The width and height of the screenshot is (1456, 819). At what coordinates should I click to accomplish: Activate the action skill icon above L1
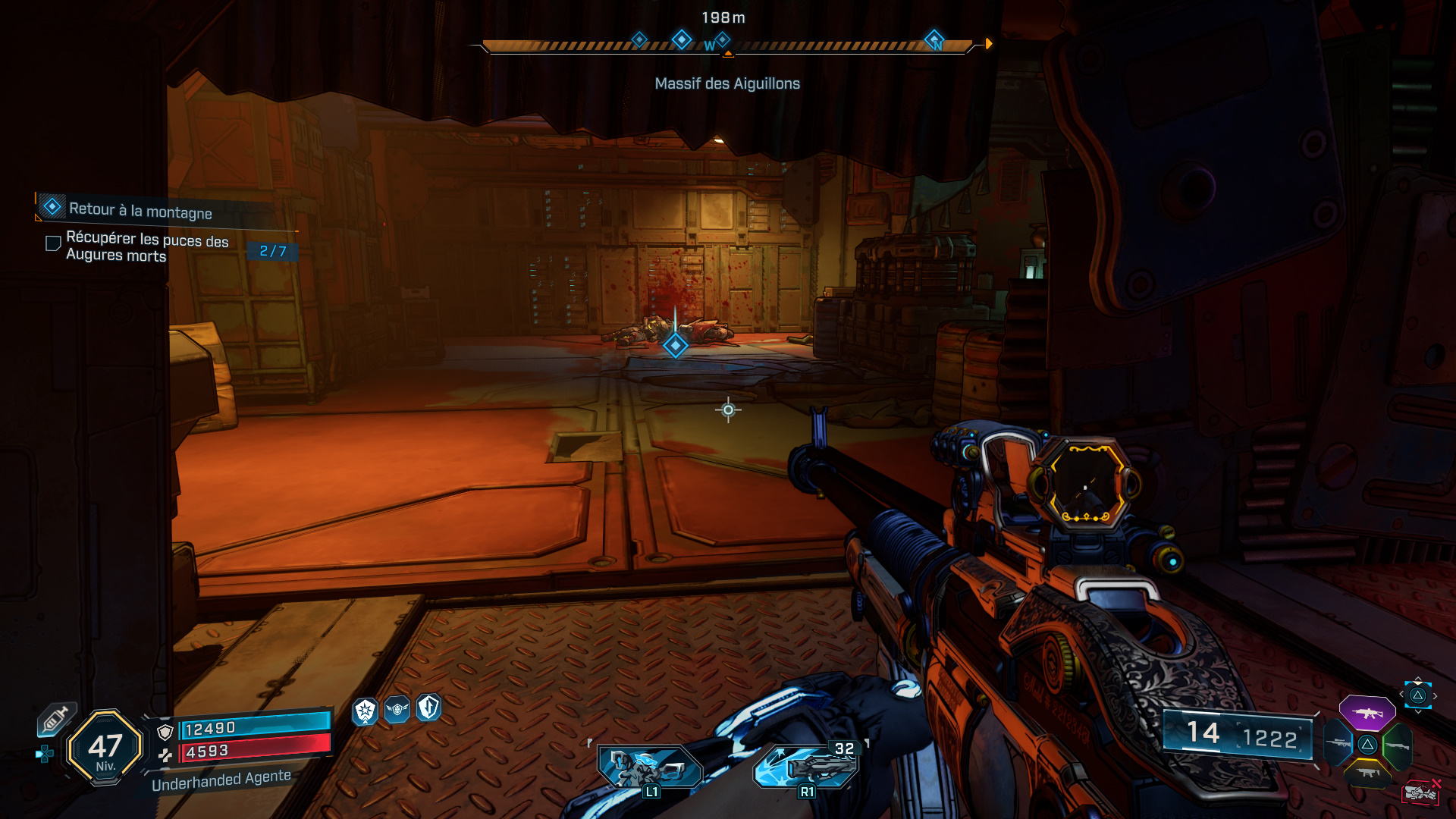pos(650,766)
